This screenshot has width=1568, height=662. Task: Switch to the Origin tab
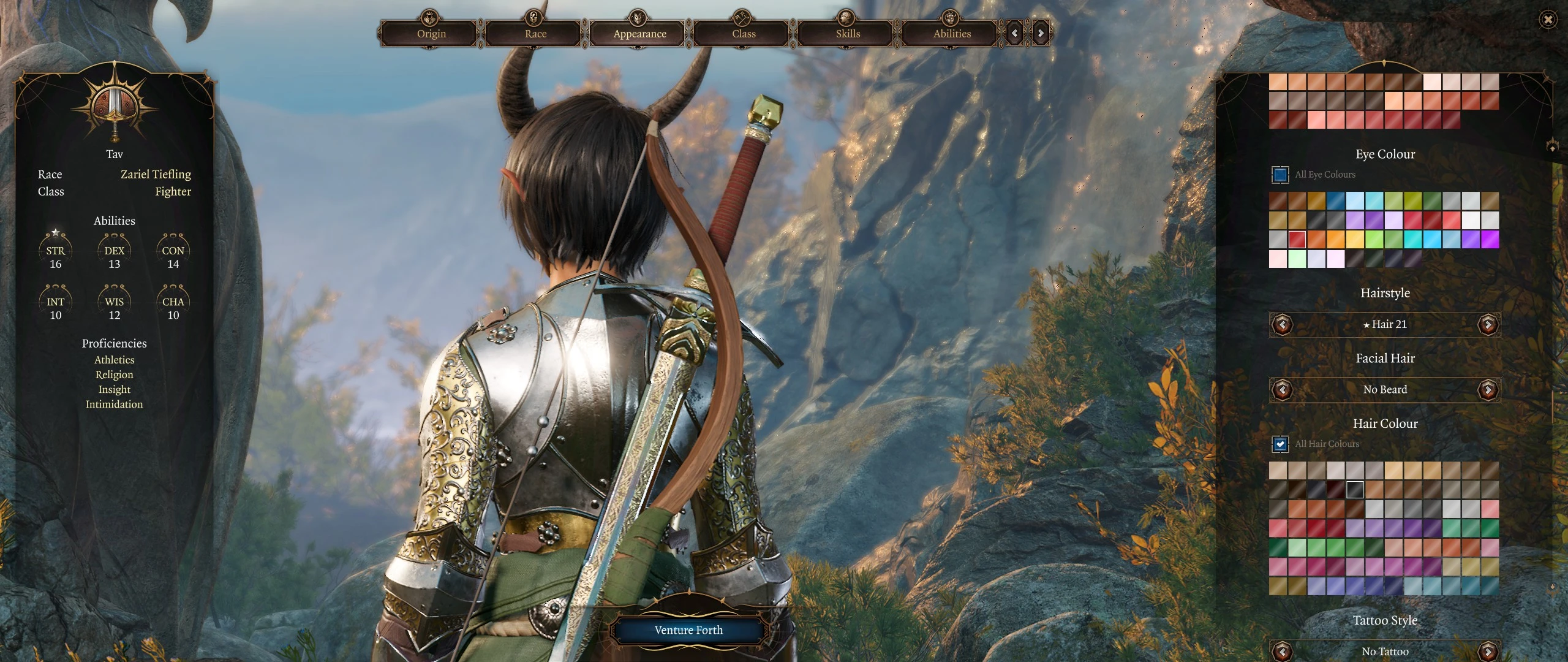pyautogui.click(x=431, y=34)
